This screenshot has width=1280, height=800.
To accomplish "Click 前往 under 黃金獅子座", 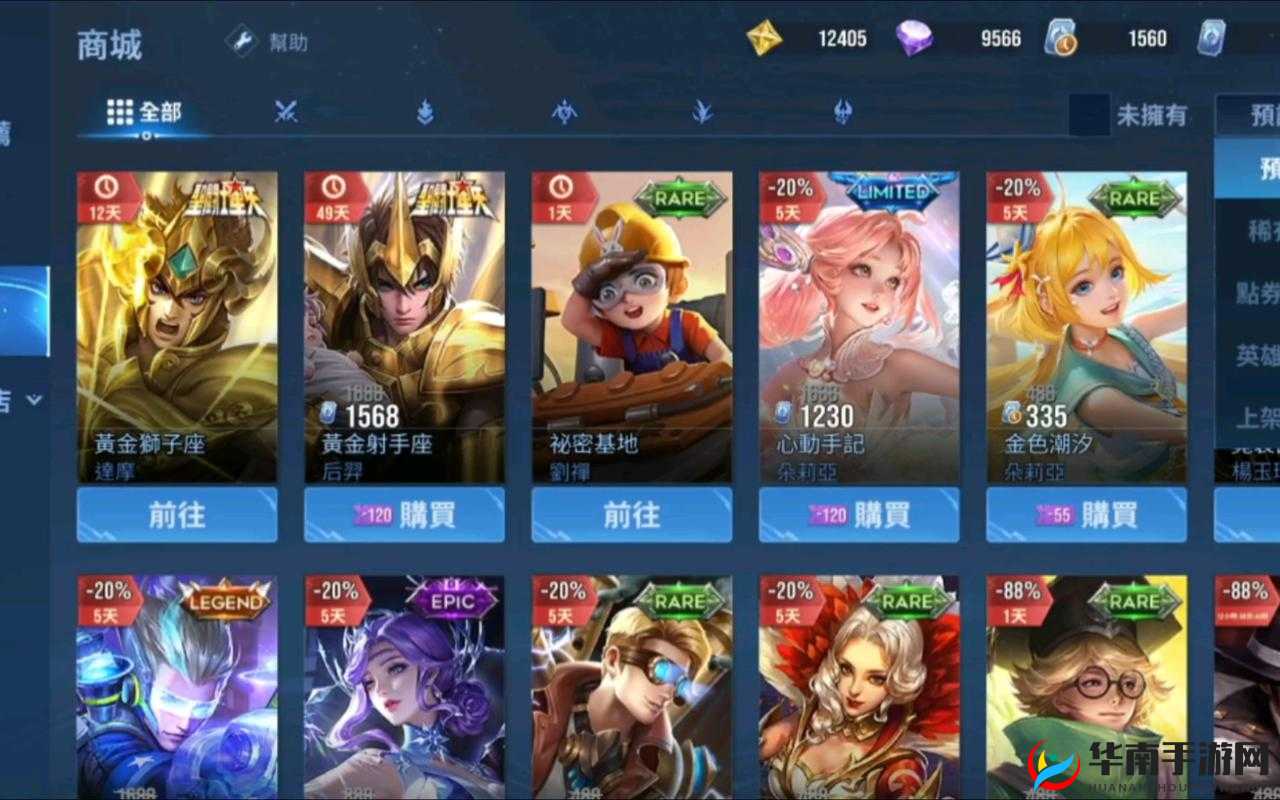I will click(178, 516).
